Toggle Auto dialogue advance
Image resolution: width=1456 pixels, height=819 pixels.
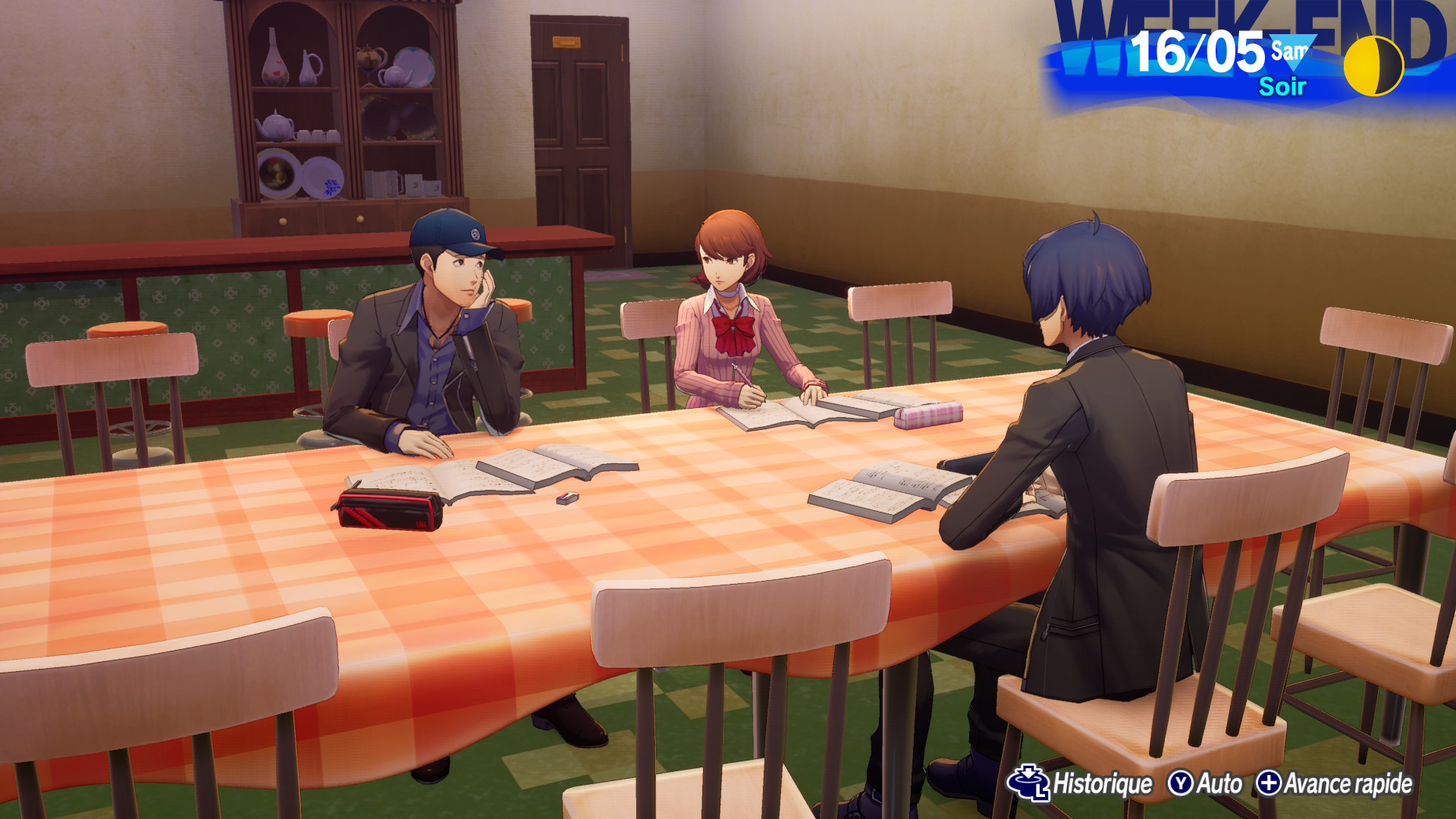pyautogui.click(x=1205, y=783)
